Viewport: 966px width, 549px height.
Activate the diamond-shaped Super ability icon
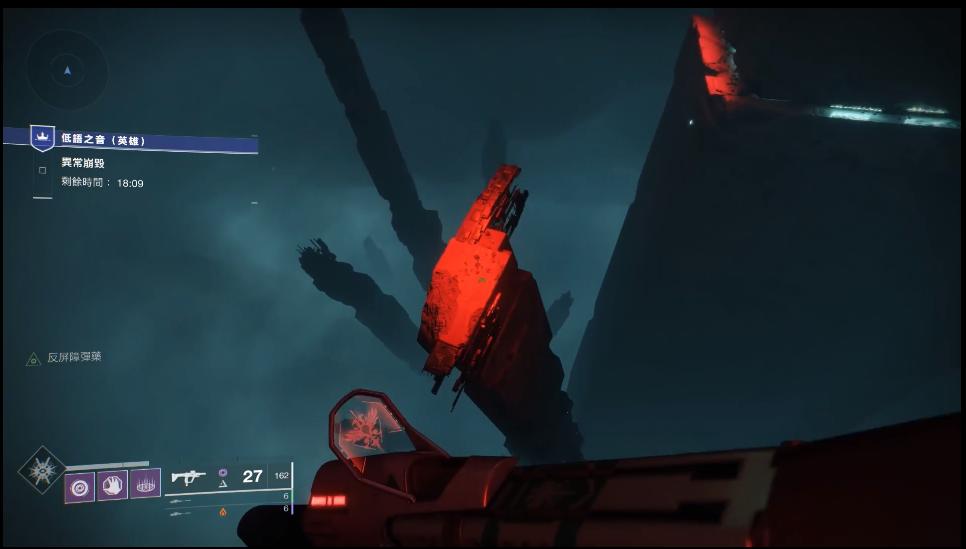[x=41, y=469]
